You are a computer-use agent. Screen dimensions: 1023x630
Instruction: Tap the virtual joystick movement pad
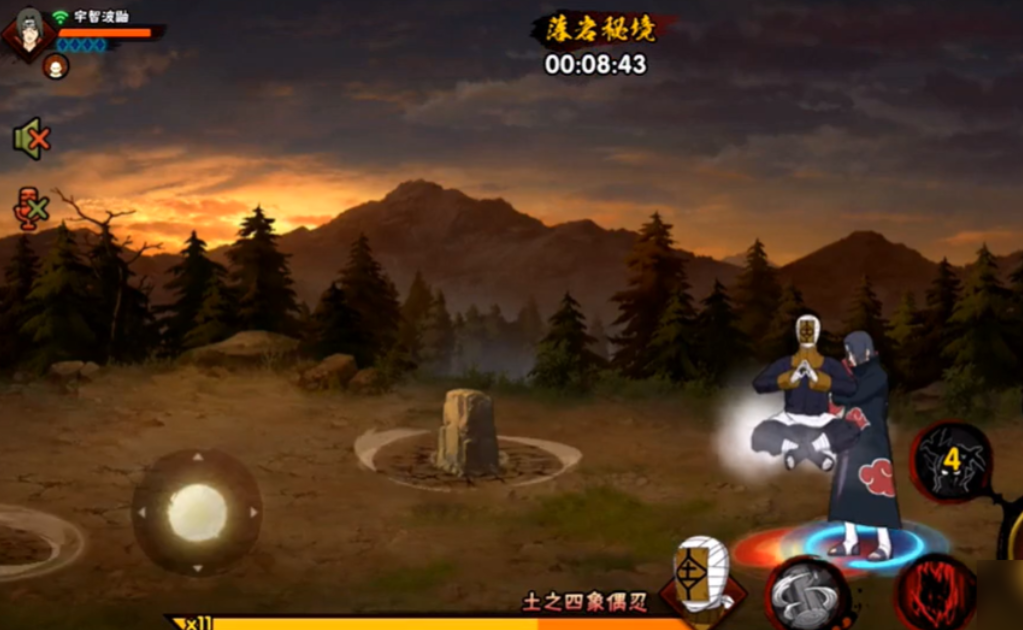[x=197, y=512]
